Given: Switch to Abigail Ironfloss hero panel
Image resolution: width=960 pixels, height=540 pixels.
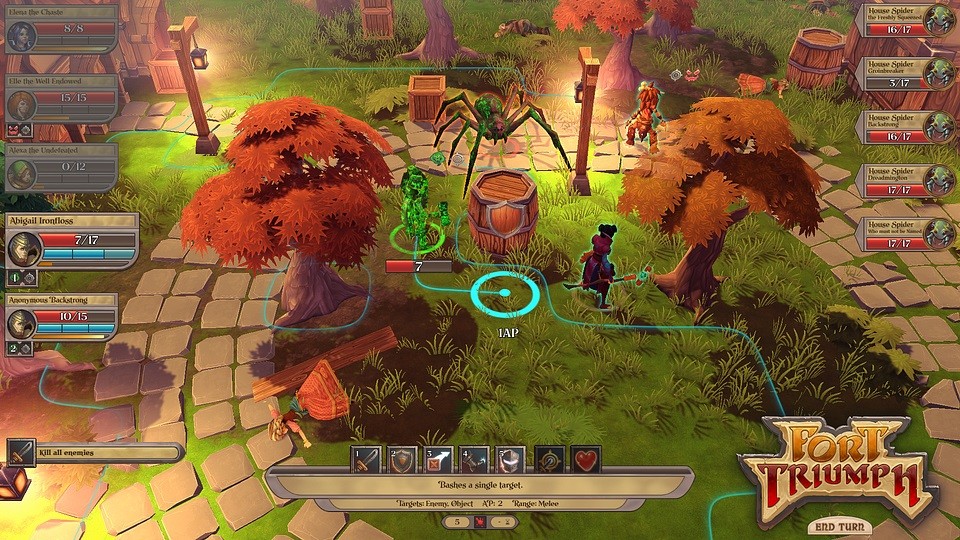Looking at the screenshot, I should click(70, 242).
